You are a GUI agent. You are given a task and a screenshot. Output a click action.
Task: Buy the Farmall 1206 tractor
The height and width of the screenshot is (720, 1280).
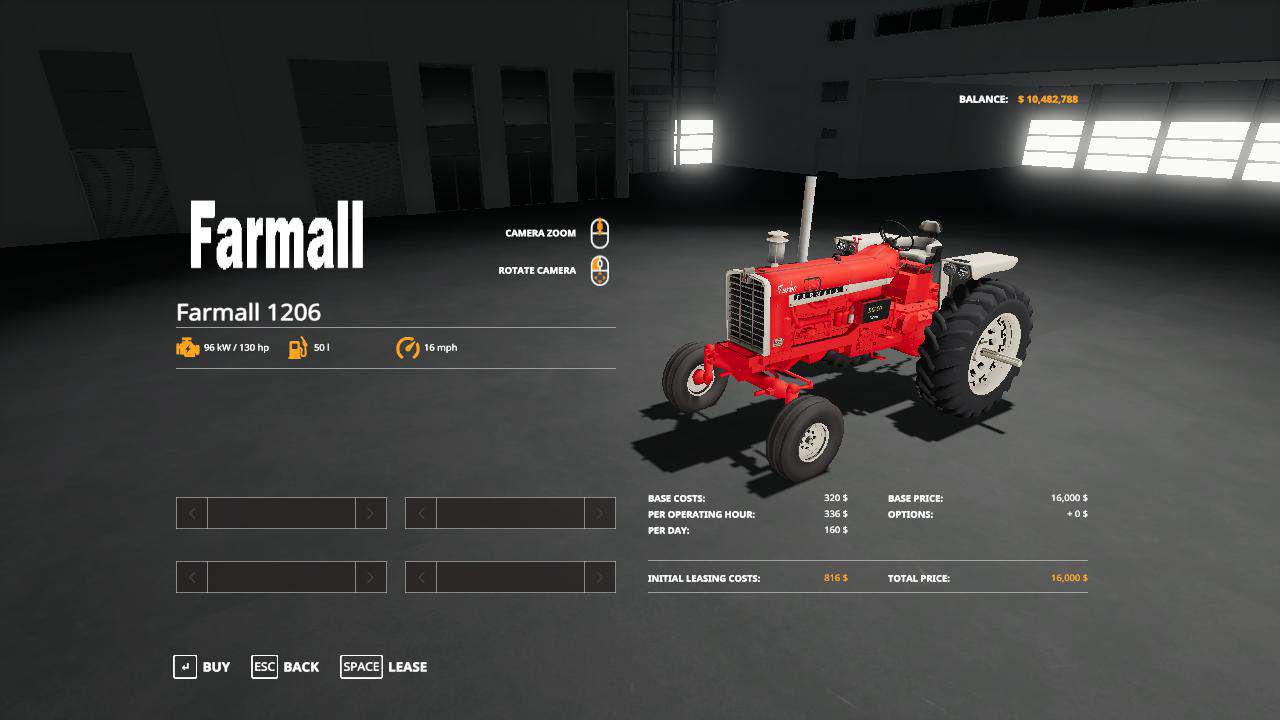coord(202,667)
